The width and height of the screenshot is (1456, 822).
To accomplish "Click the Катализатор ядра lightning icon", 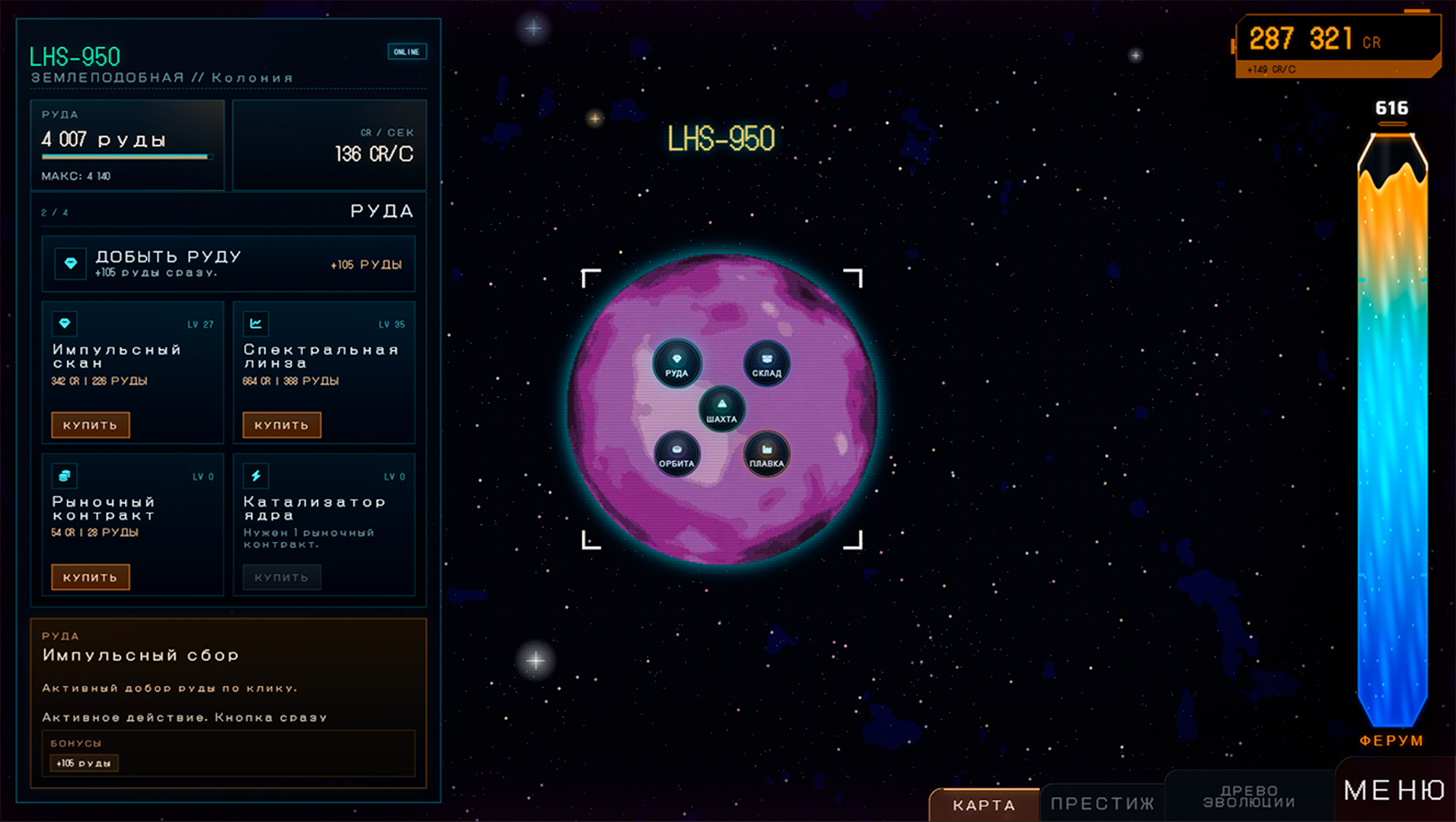I will coord(256,476).
